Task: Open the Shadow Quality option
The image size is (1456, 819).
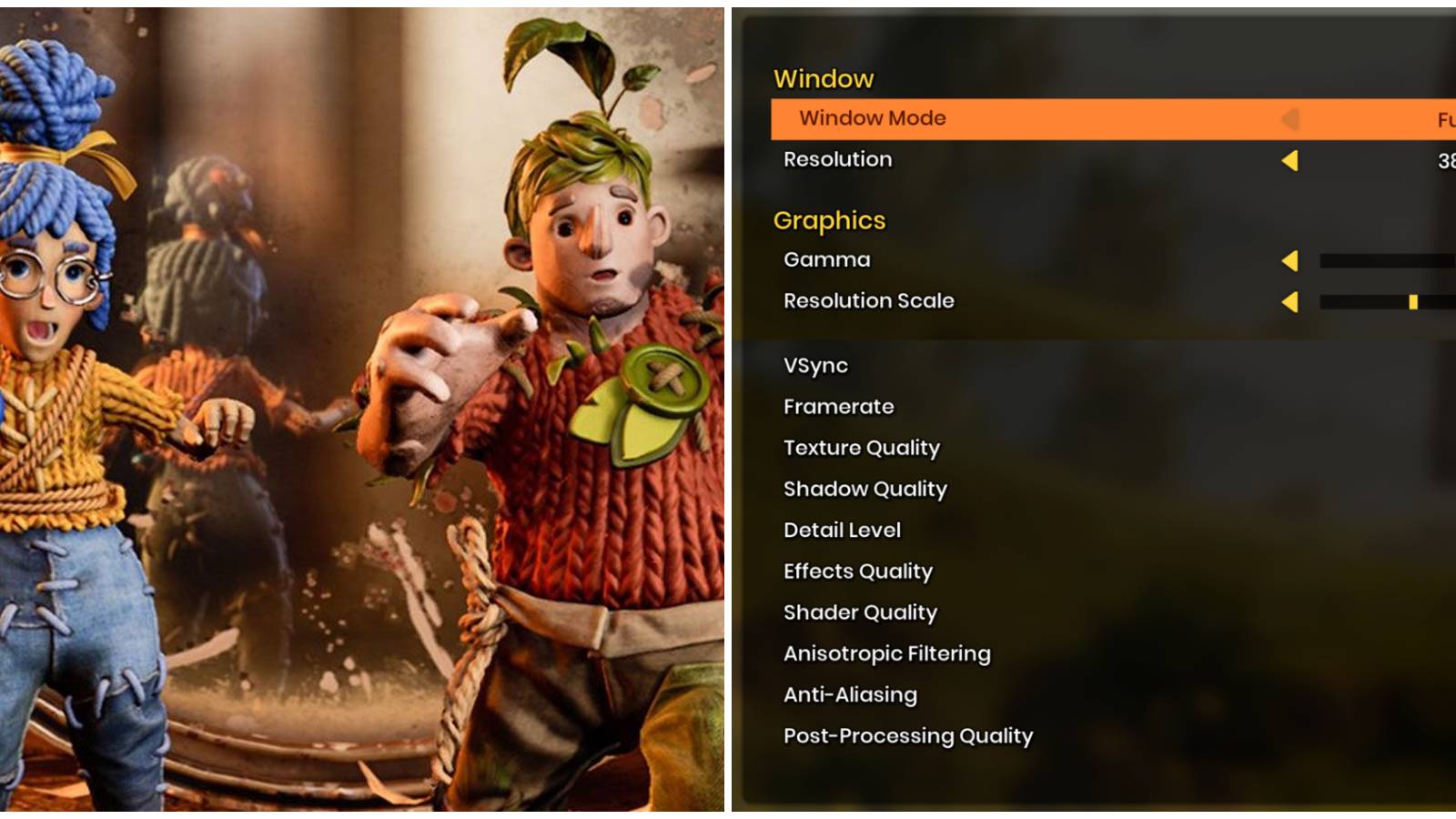Action: tap(864, 489)
